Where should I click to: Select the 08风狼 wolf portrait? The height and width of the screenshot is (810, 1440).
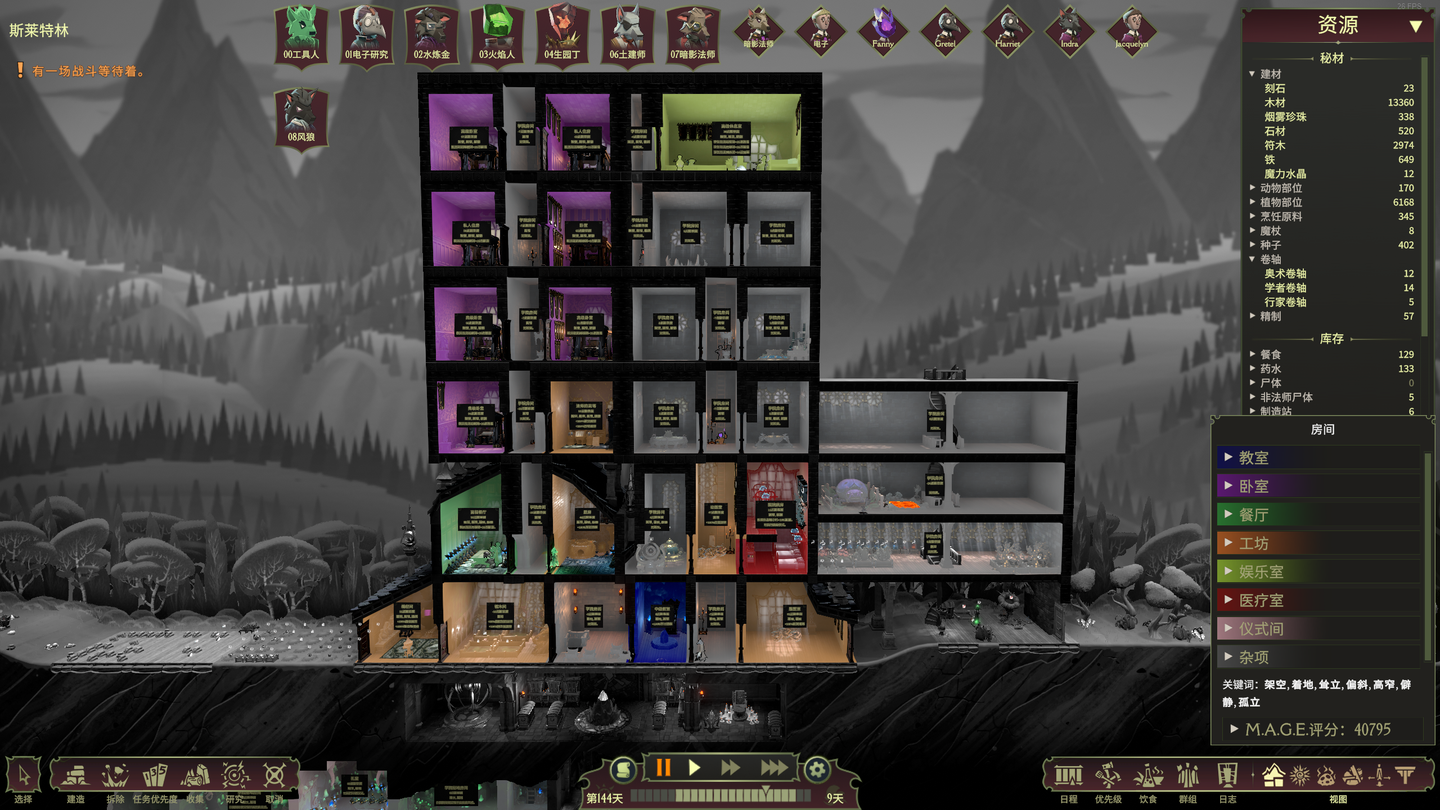pyautogui.click(x=301, y=115)
